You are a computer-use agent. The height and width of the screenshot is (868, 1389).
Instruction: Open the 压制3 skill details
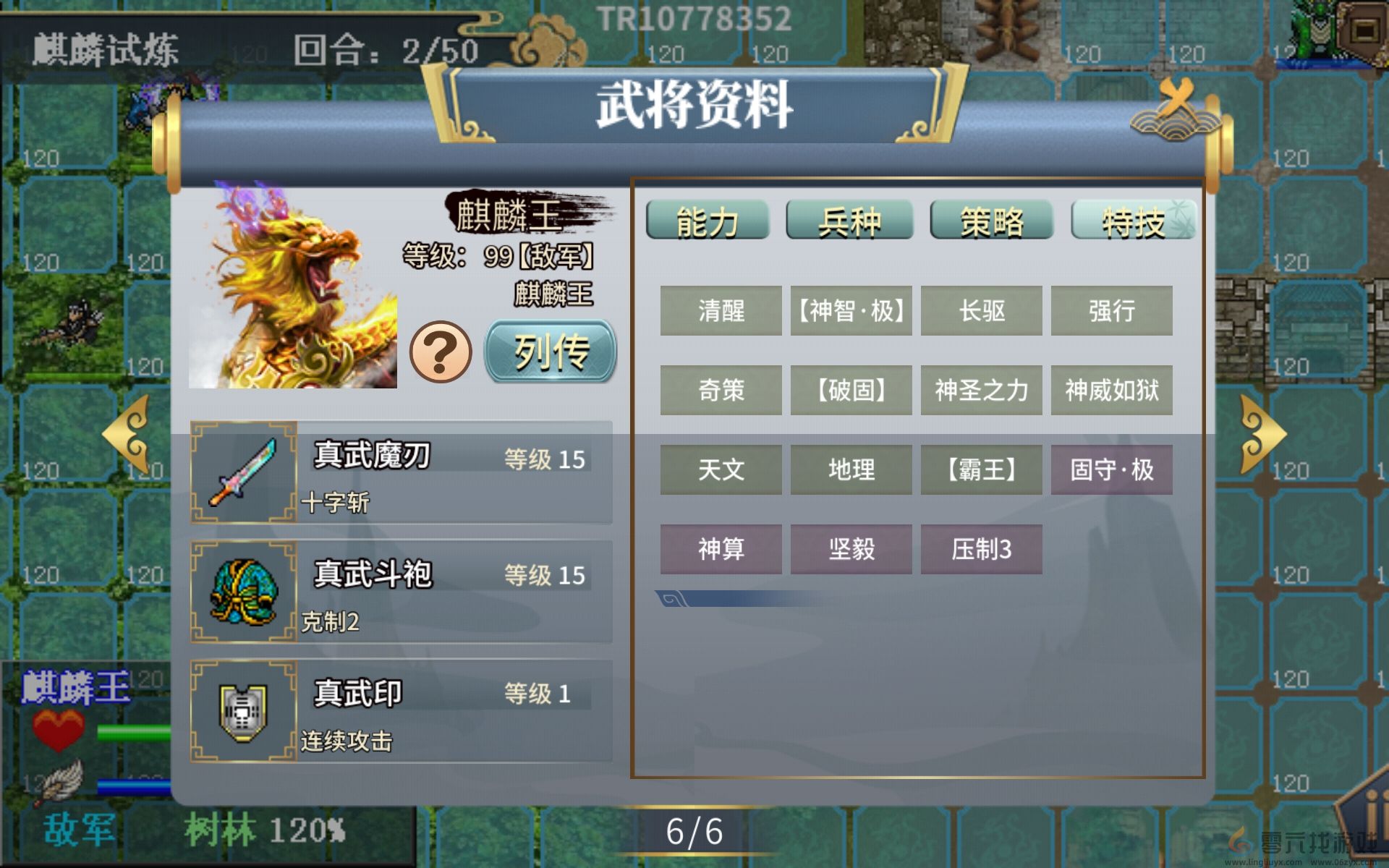pos(981,549)
